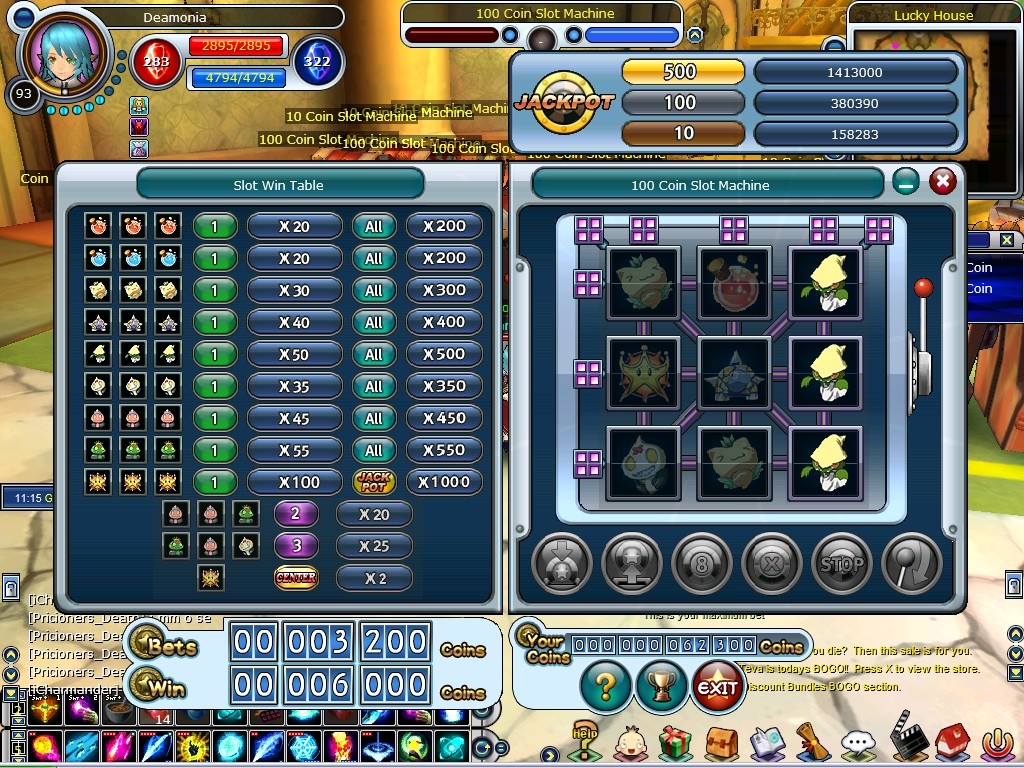1024x768 pixels.
Task: Open the green gift box menu icon
Action: (675, 743)
